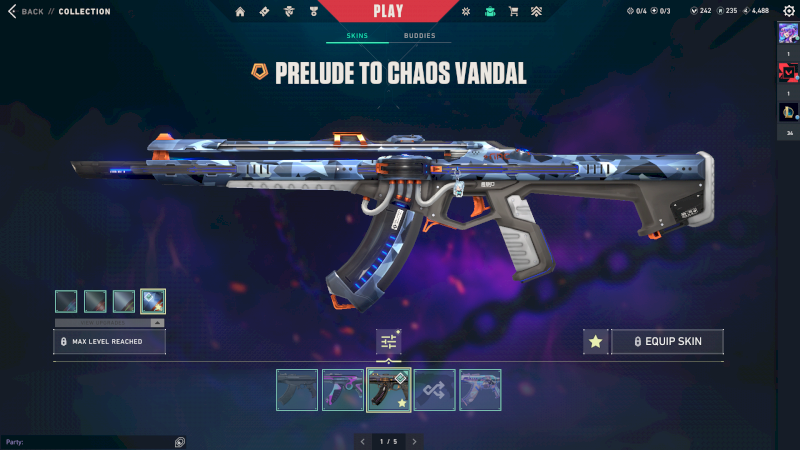
Task: Open the home icon in top navigation
Action: (x=240, y=12)
